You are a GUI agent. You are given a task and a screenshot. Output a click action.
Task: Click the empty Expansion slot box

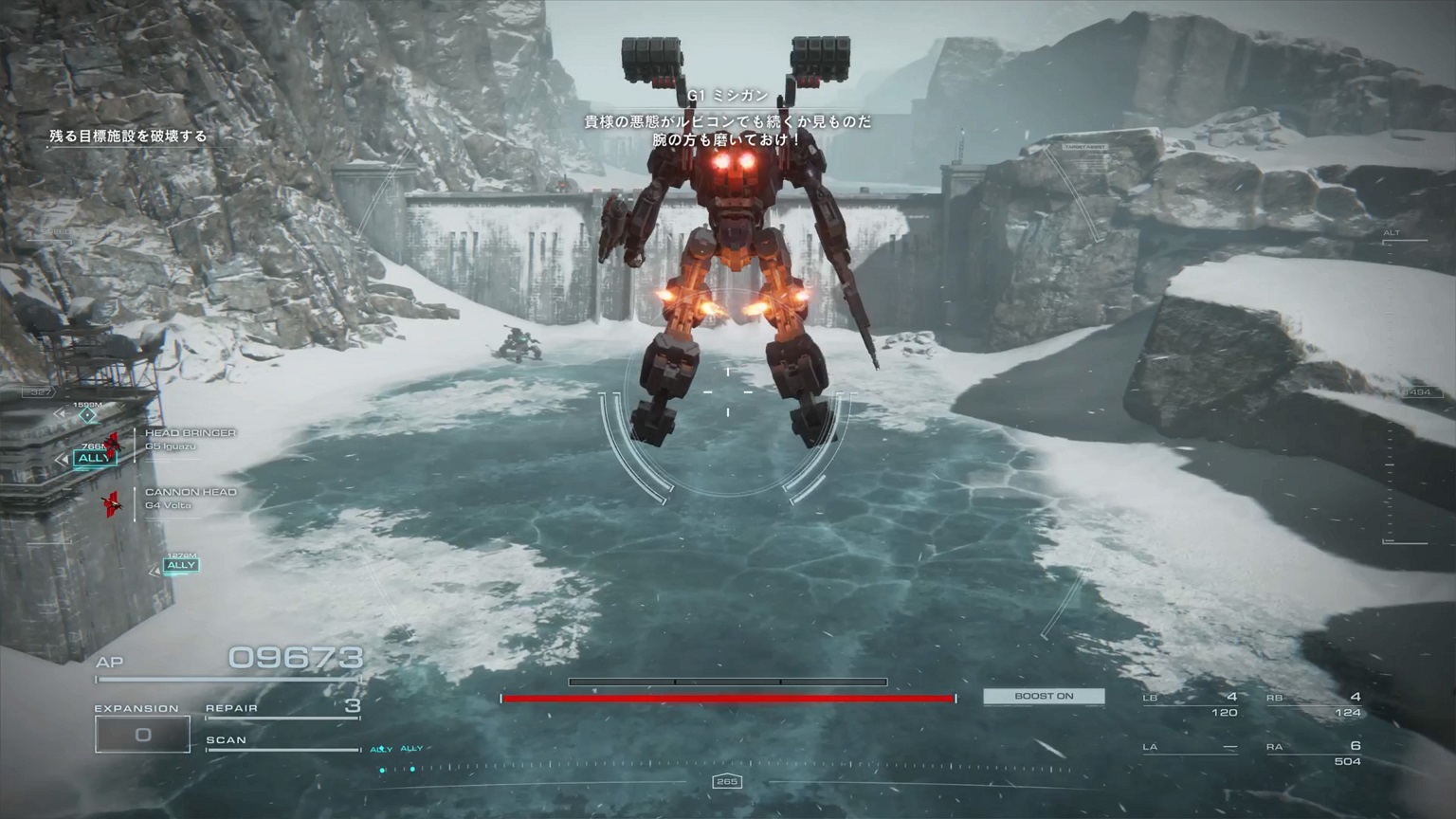(x=142, y=735)
